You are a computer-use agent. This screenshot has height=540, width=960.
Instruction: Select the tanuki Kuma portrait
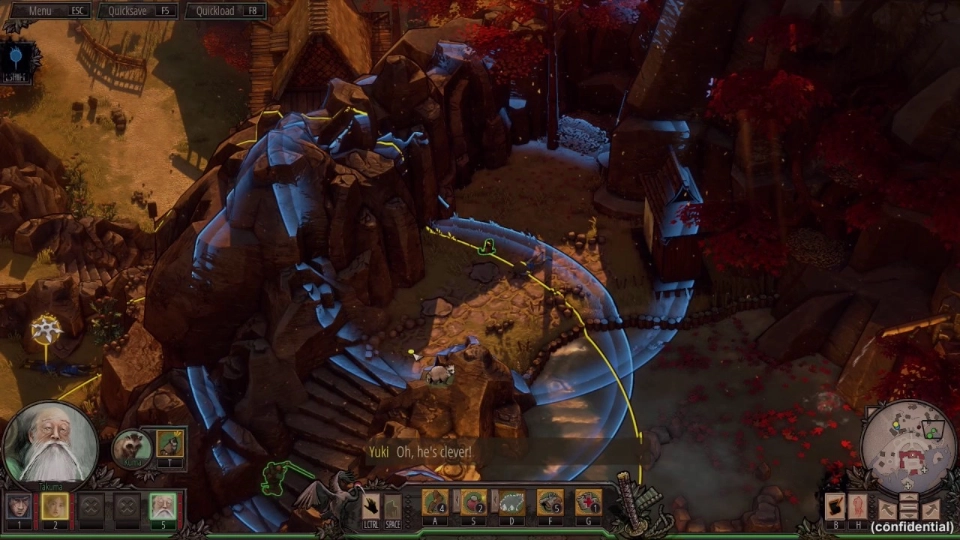131,448
